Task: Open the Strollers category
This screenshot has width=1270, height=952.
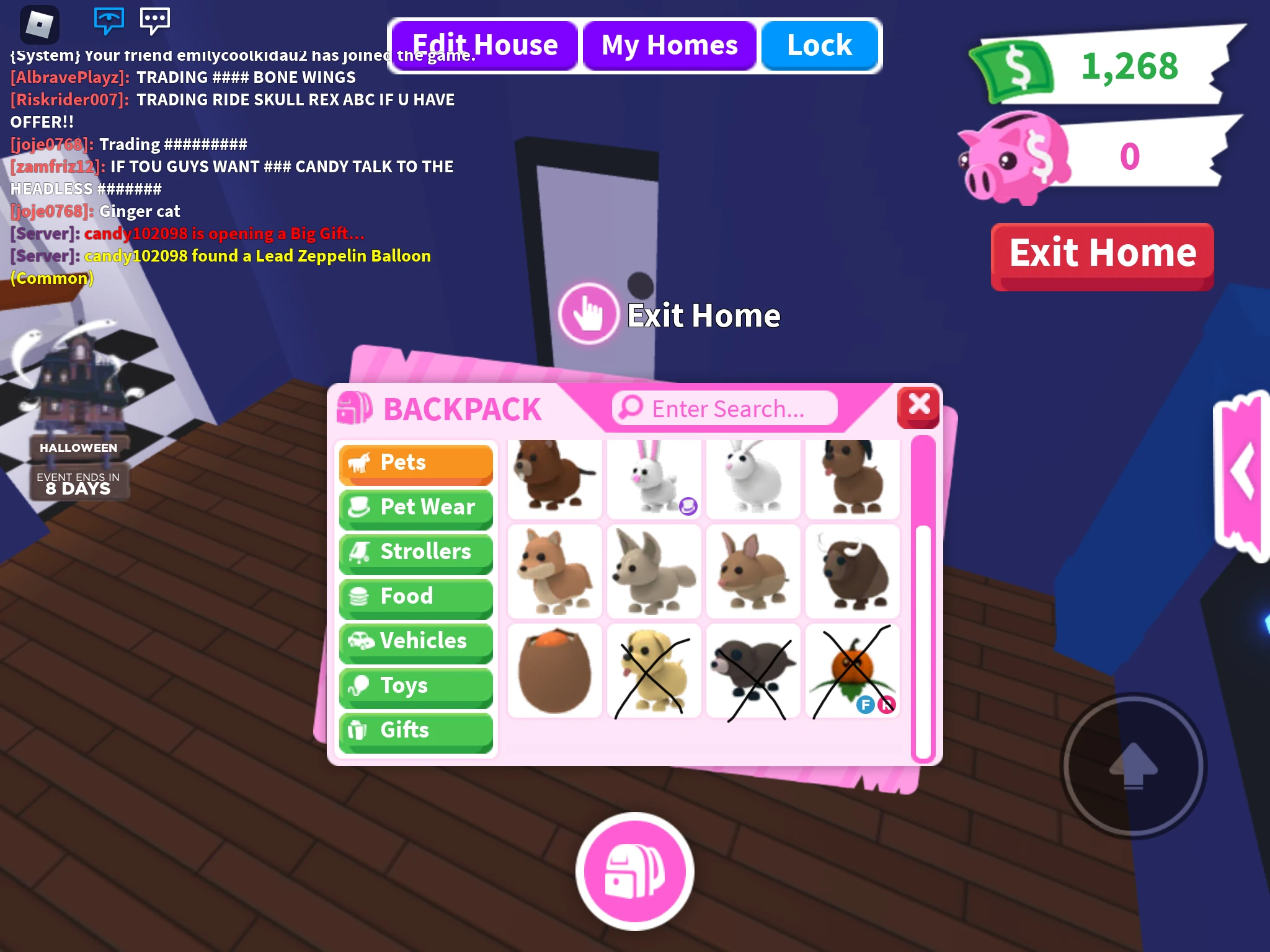Action: [415, 552]
